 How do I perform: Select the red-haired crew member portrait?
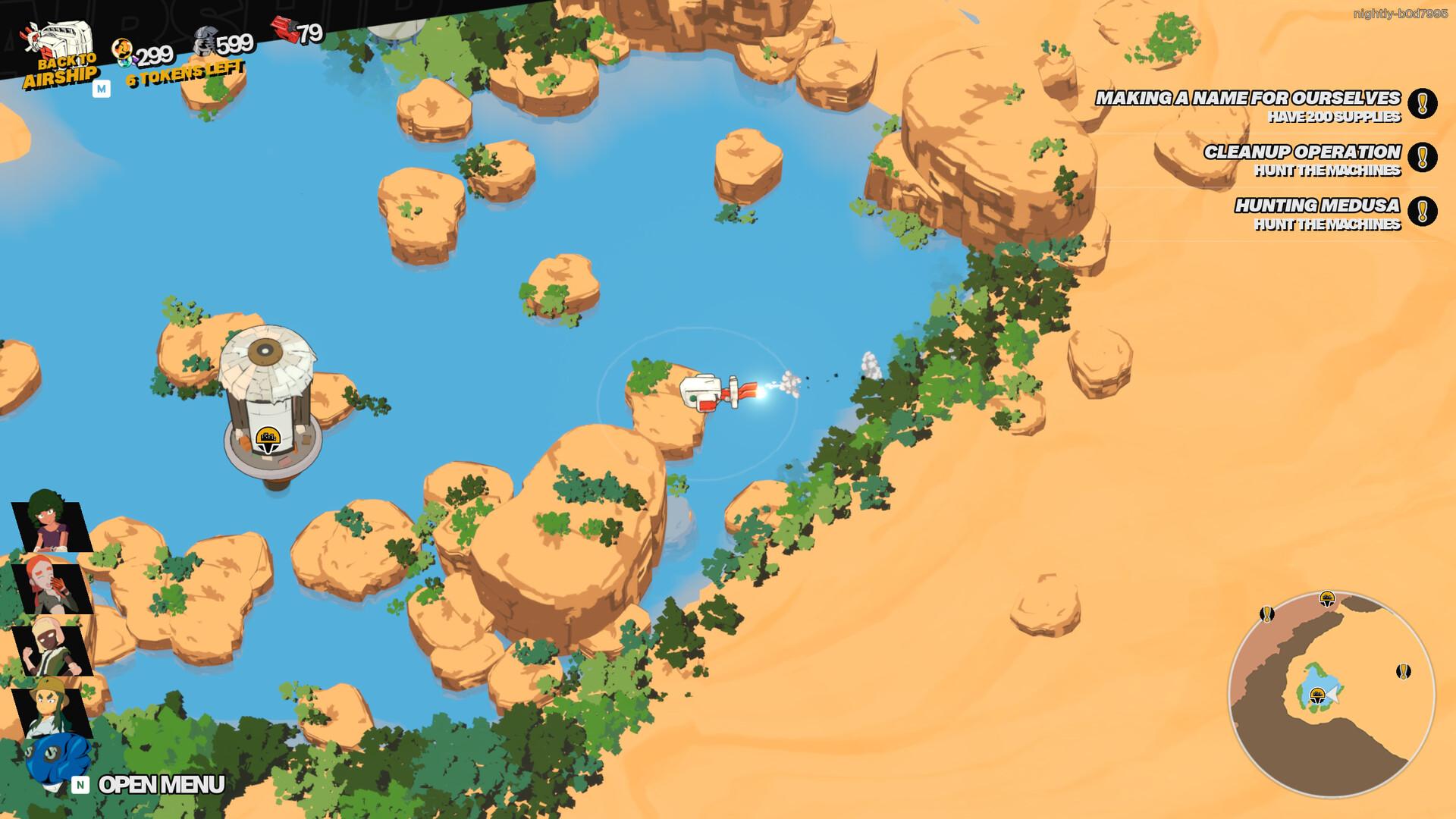(52, 587)
